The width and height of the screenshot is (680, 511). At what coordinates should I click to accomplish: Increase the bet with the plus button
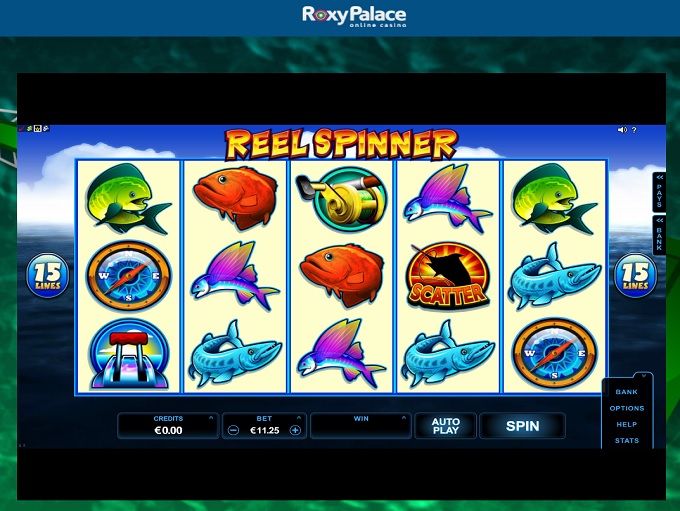coord(295,430)
